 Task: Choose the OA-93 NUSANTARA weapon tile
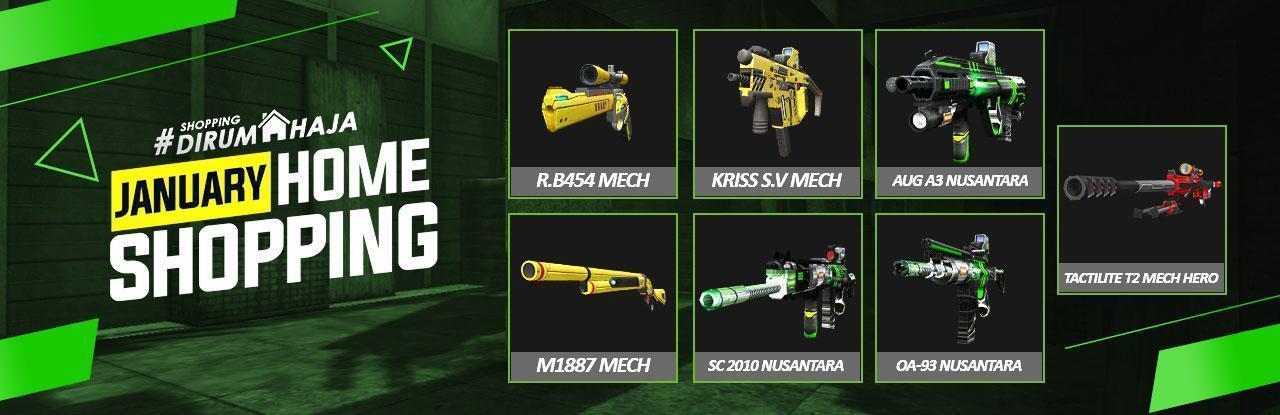tap(960, 297)
